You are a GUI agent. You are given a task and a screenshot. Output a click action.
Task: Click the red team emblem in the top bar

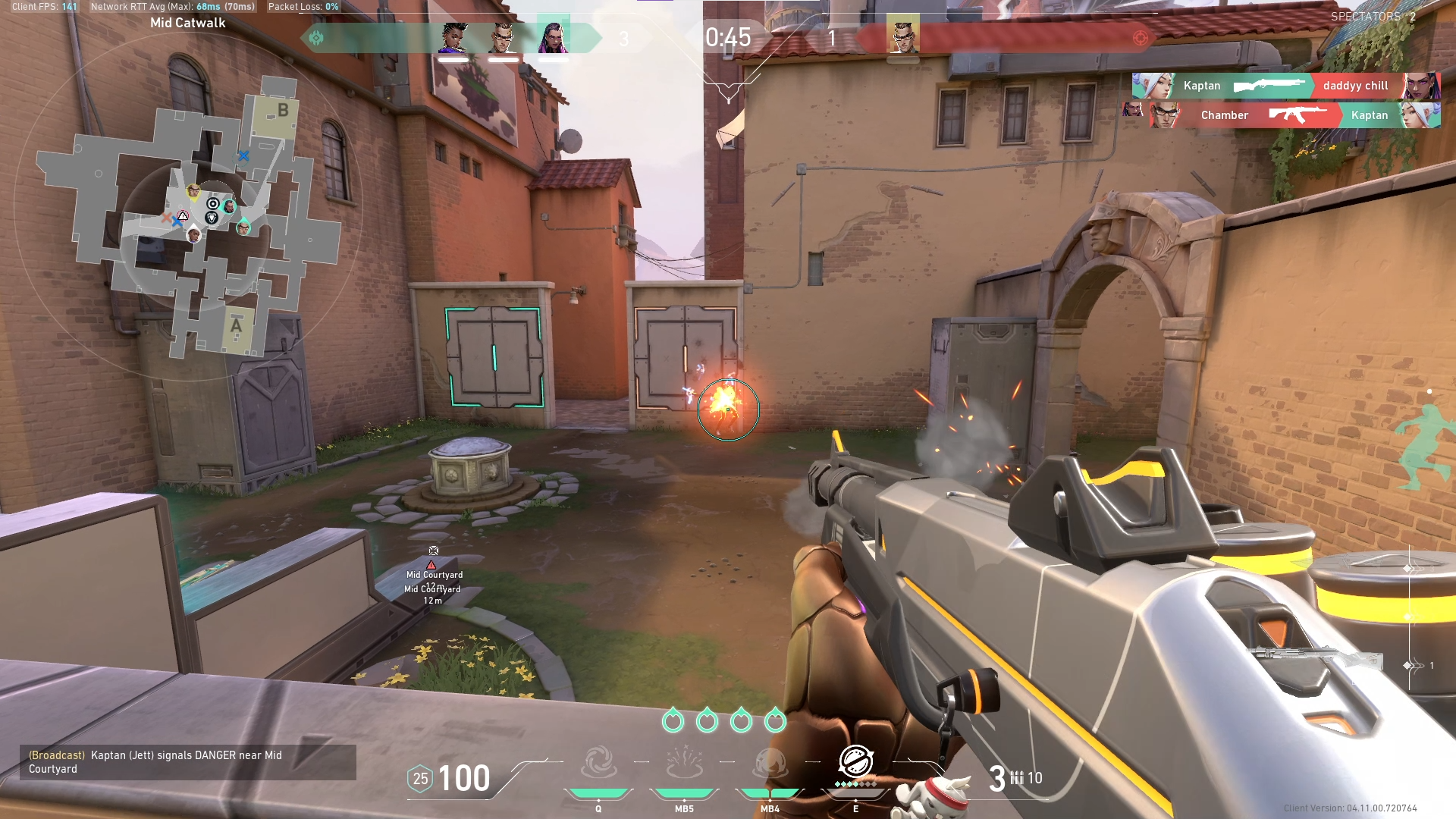click(x=1140, y=38)
